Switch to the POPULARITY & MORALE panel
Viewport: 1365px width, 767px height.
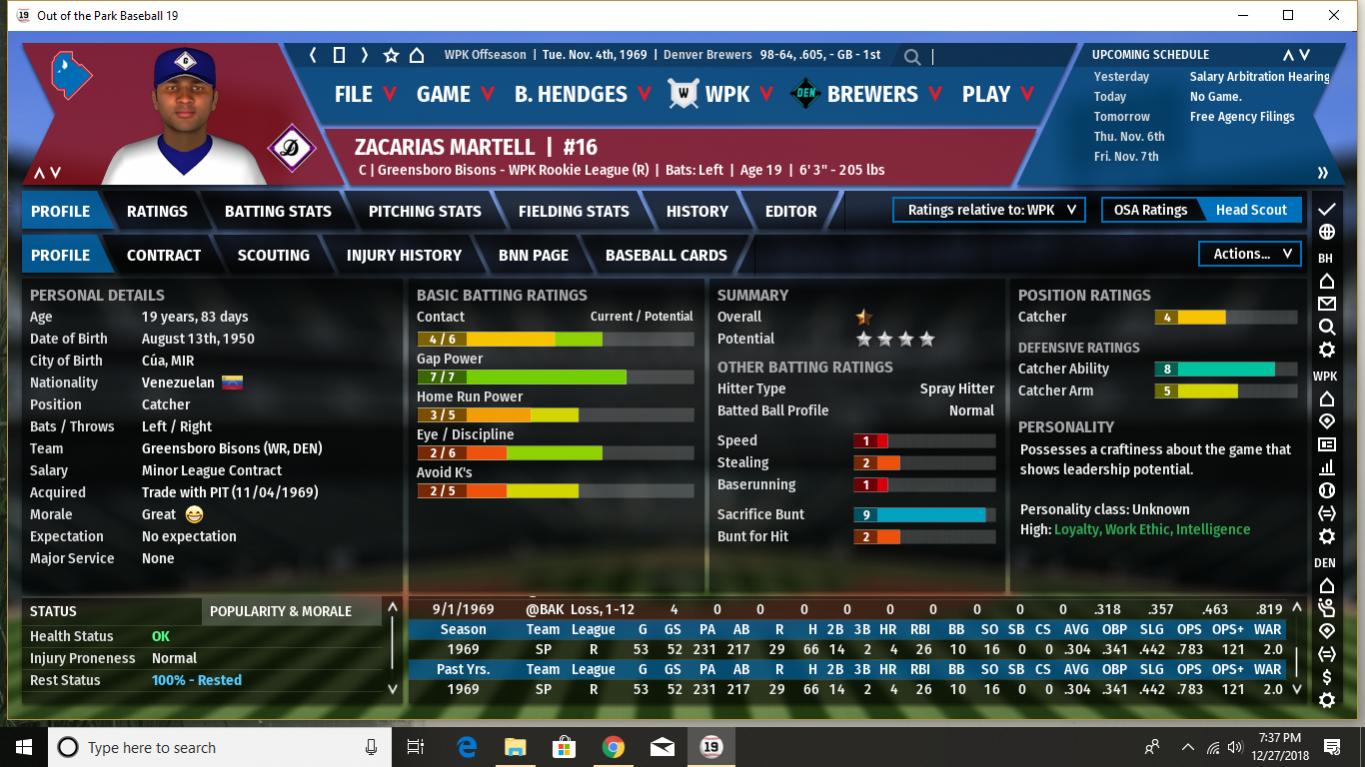click(281, 611)
